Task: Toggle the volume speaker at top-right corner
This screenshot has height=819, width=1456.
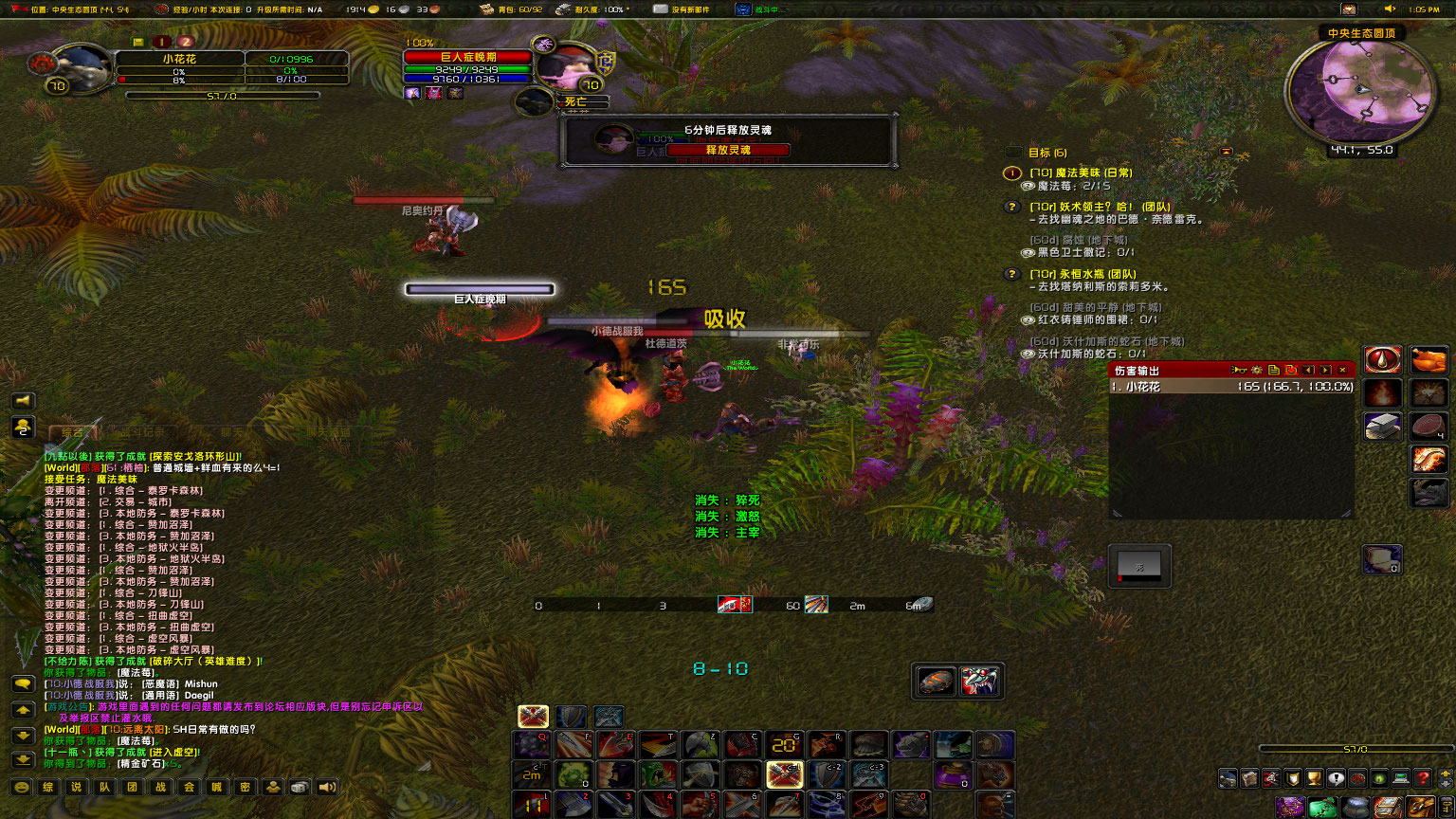Action: tap(1390, 9)
